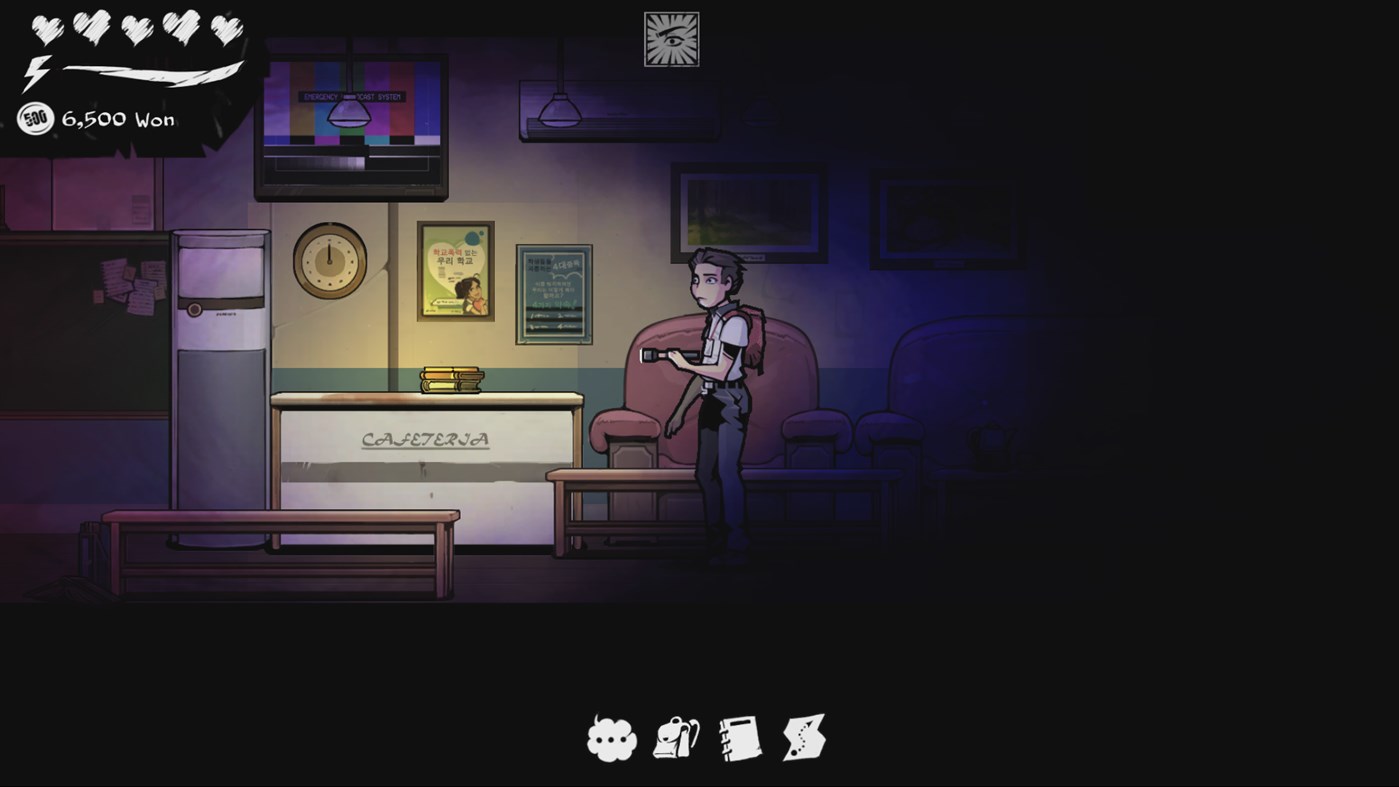Click the 6,500 Won money counter
Screen dimensions: 1399x787
[x=120, y=119]
